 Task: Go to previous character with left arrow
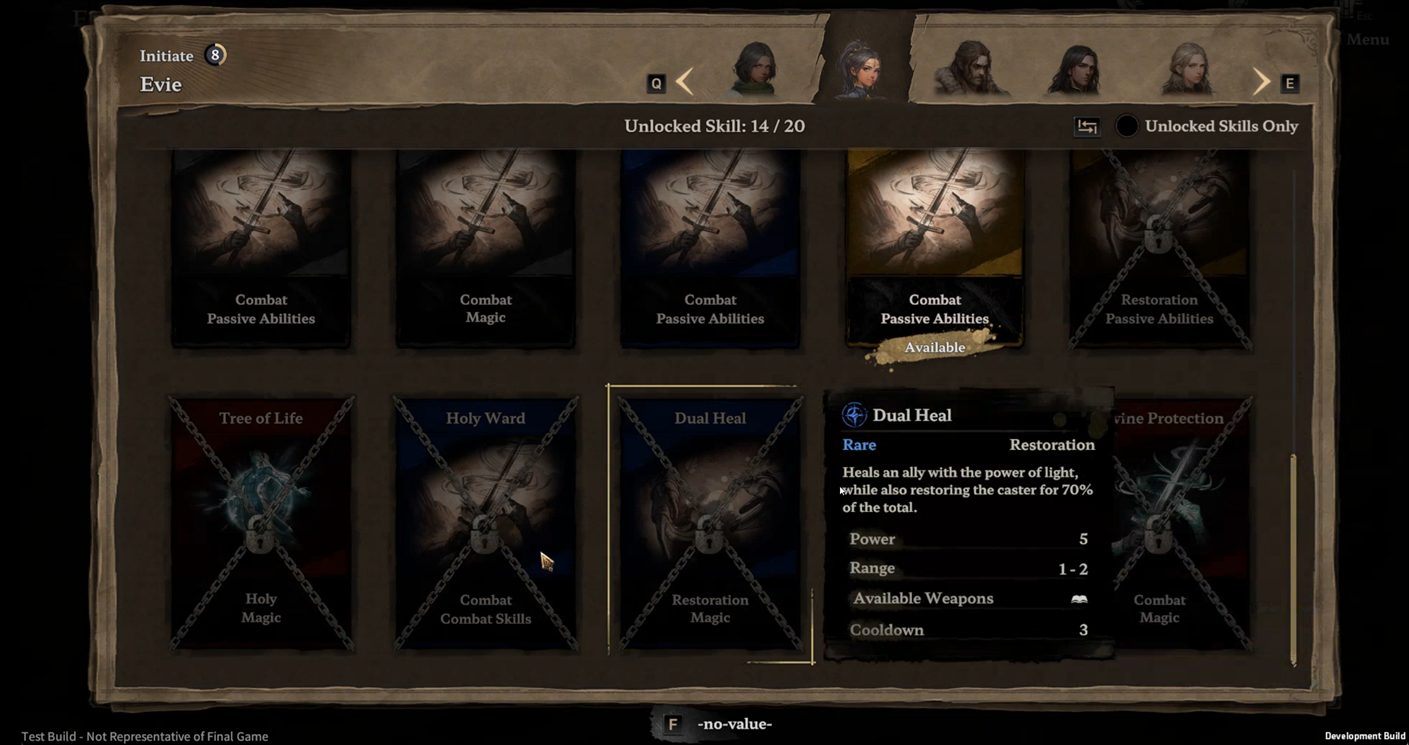pyautogui.click(x=685, y=82)
